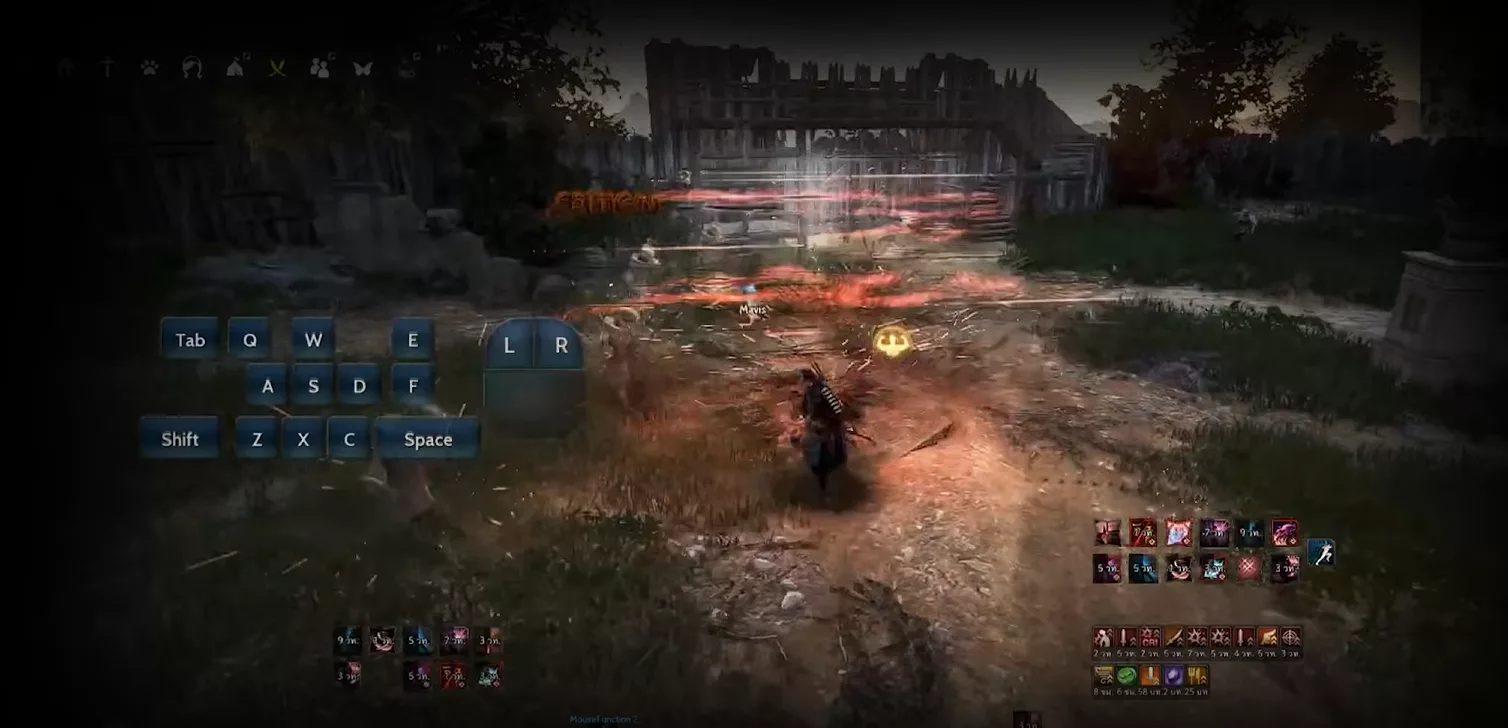The image size is (1508, 728).
Task: Click the Tab key on the overlay
Action: point(189,340)
